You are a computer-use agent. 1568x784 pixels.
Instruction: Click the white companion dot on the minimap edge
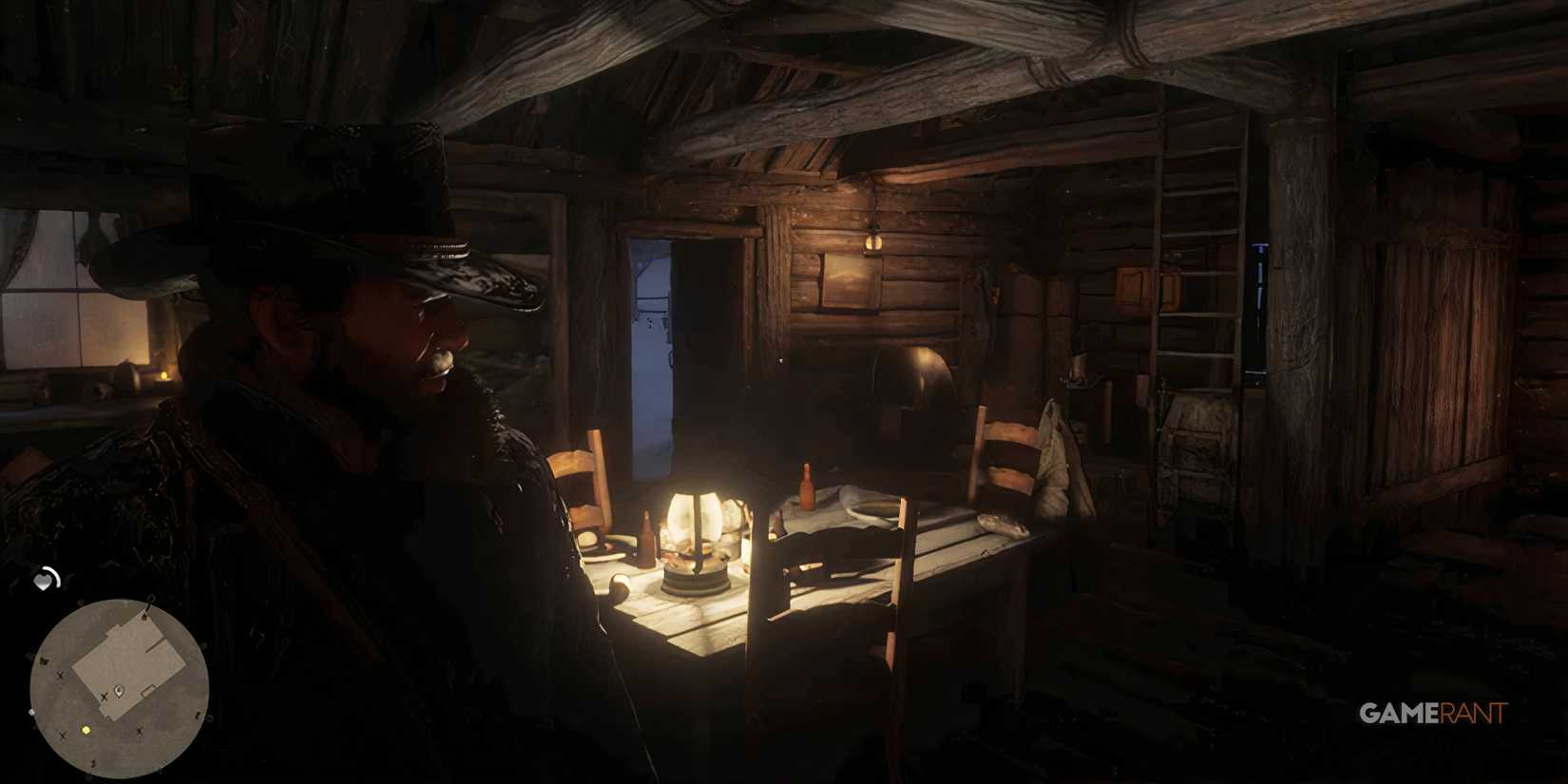(31, 711)
